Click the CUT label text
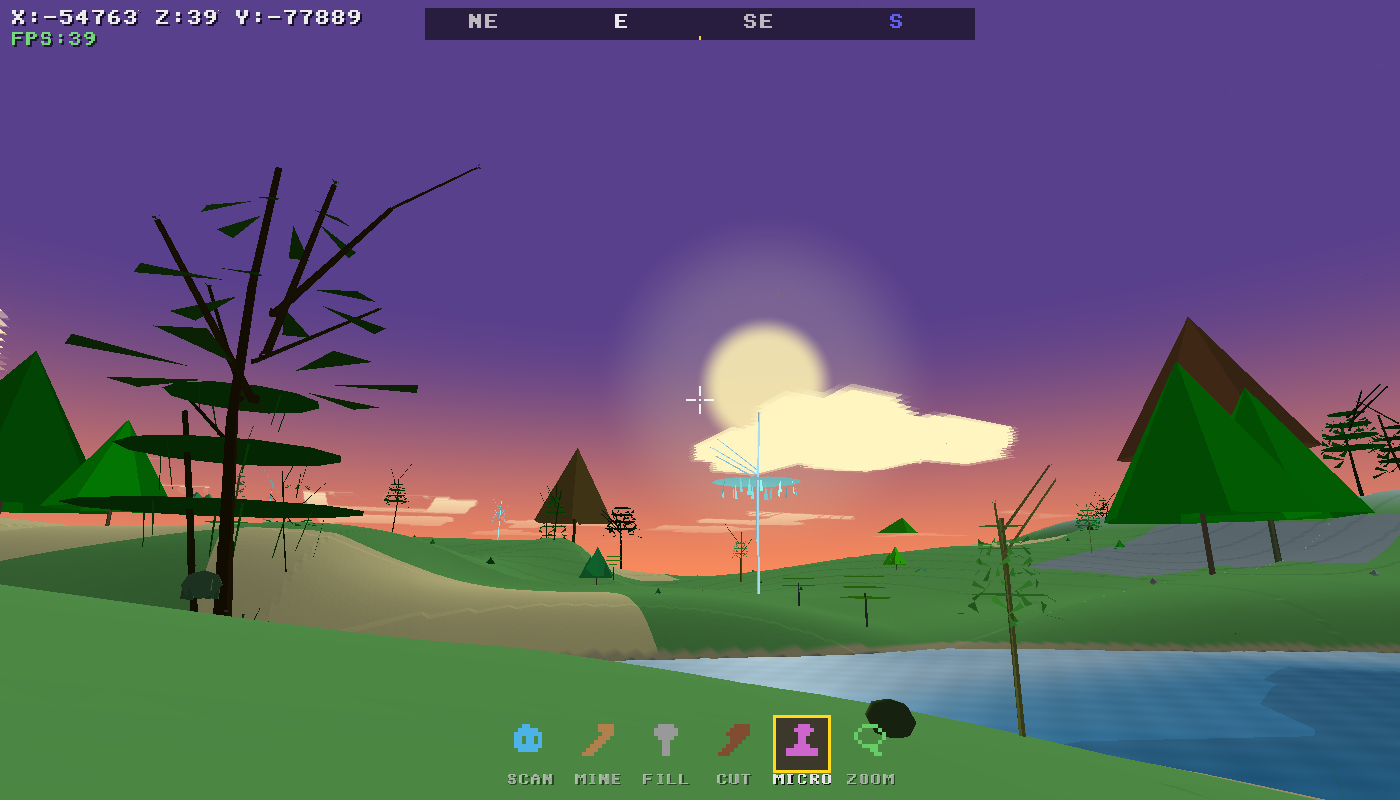 point(734,778)
